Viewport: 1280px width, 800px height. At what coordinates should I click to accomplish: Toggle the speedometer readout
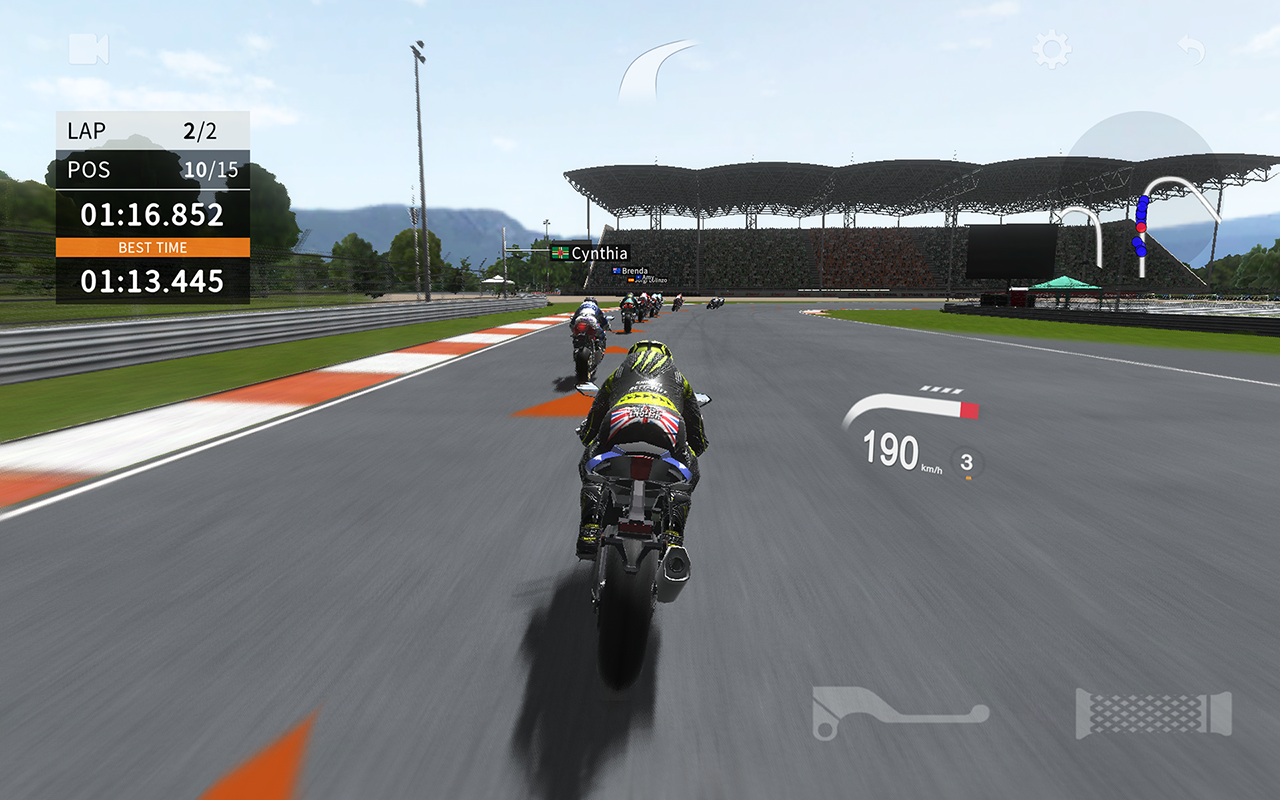tap(900, 450)
